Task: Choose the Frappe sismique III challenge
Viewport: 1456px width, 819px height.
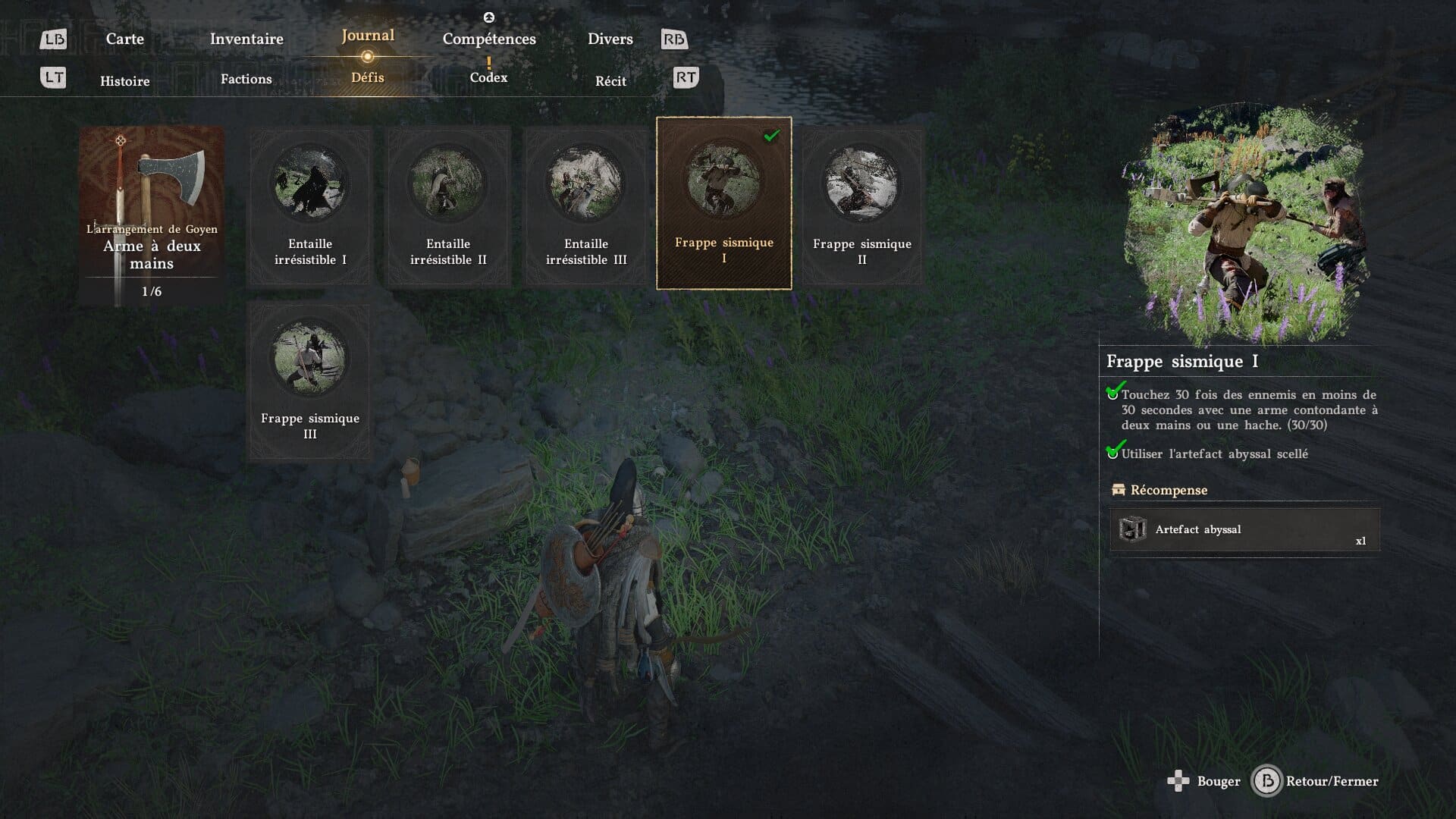Action: click(310, 381)
